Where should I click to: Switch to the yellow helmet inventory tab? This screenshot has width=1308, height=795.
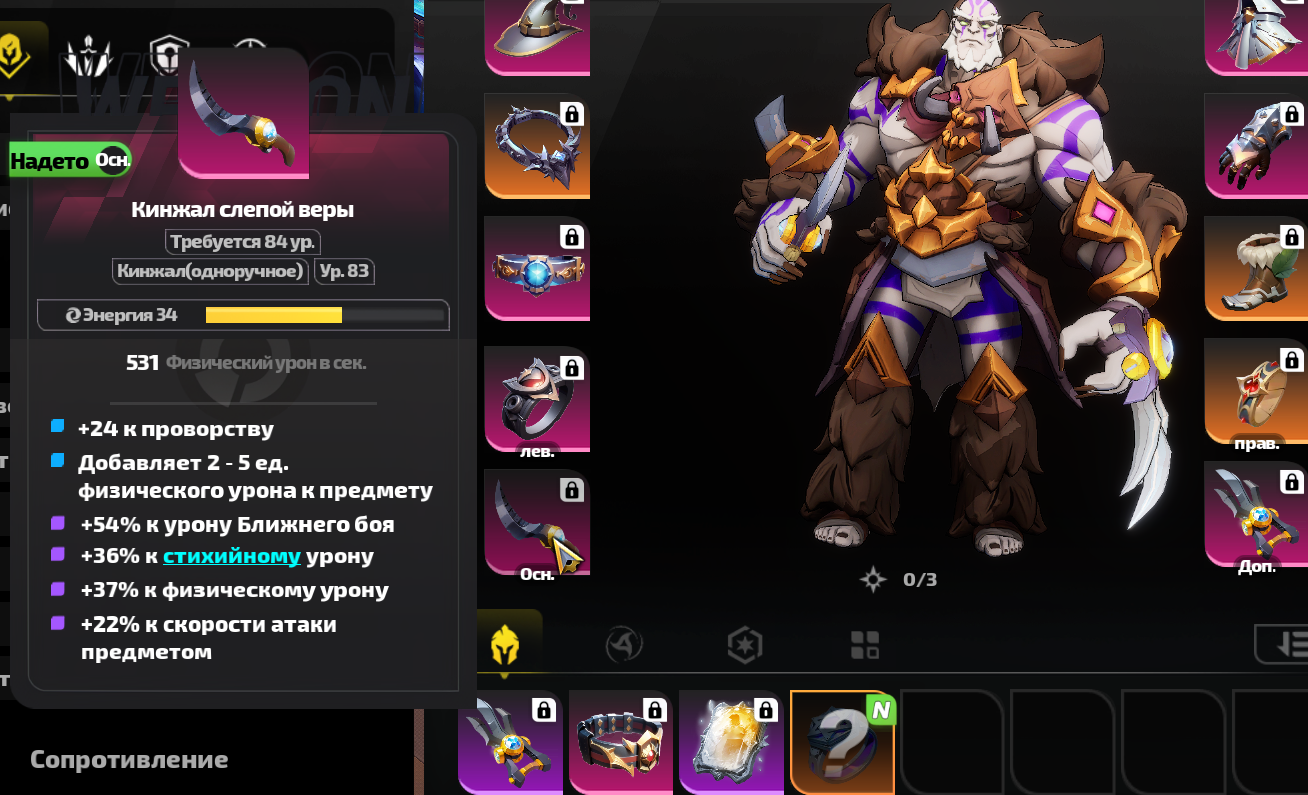coord(504,646)
